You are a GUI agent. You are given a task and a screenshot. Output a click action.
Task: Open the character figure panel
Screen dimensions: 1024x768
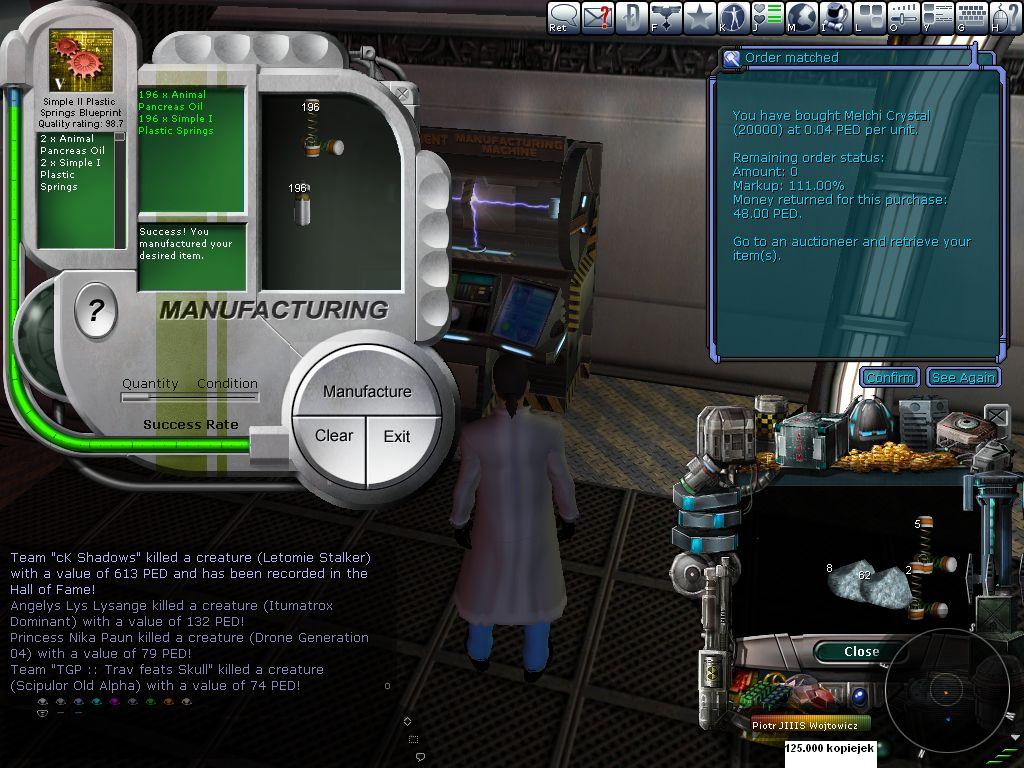pos(734,16)
